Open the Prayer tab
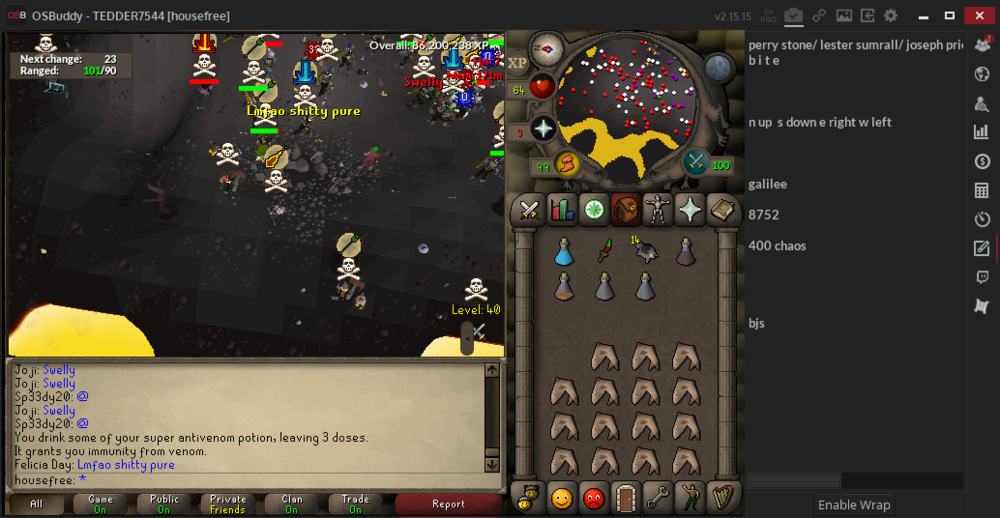The width and height of the screenshot is (1000, 518). 690,210
